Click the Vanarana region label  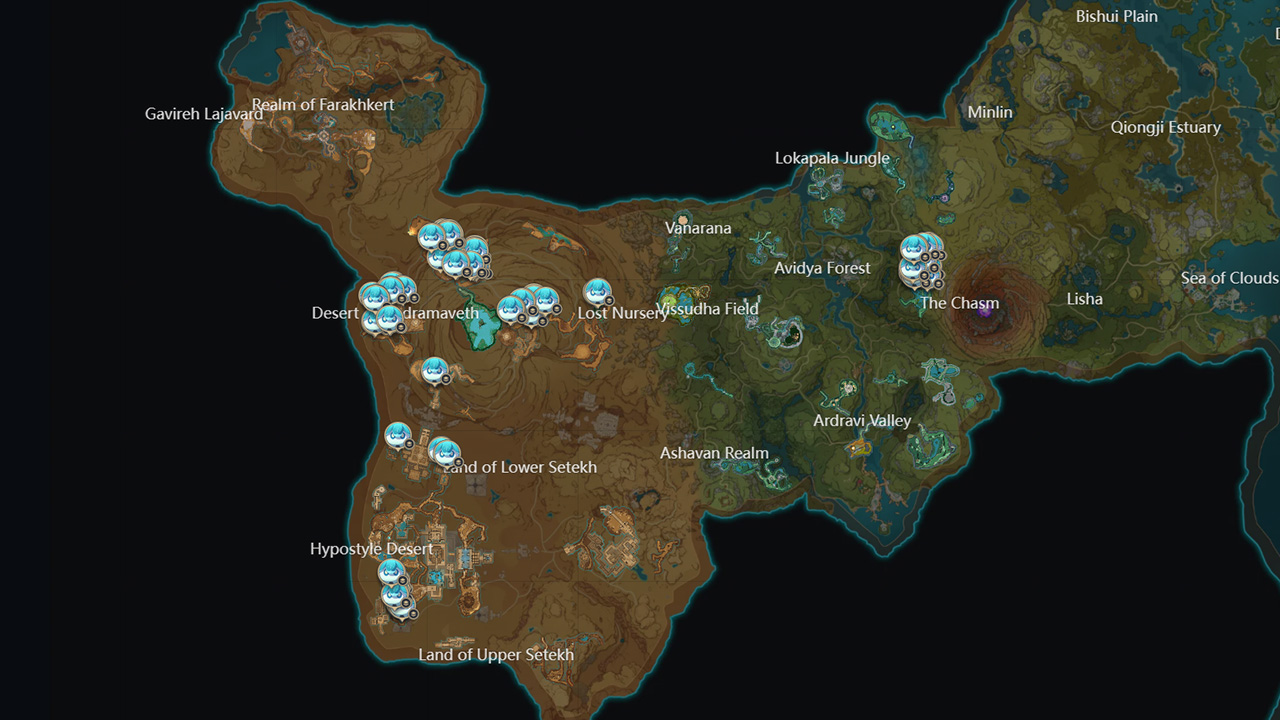coord(699,228)
